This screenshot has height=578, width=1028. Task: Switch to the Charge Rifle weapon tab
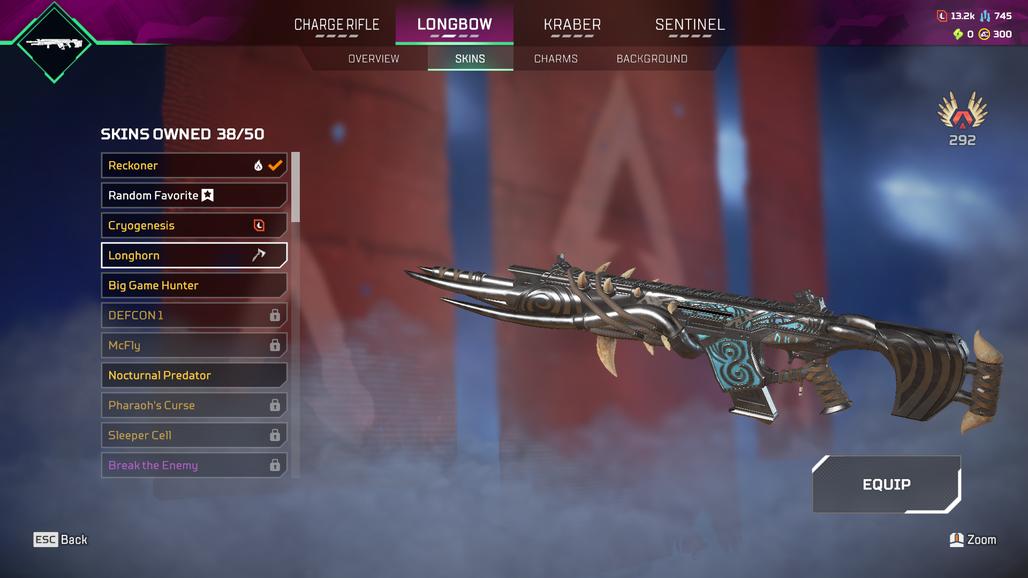tap(336, 25)
